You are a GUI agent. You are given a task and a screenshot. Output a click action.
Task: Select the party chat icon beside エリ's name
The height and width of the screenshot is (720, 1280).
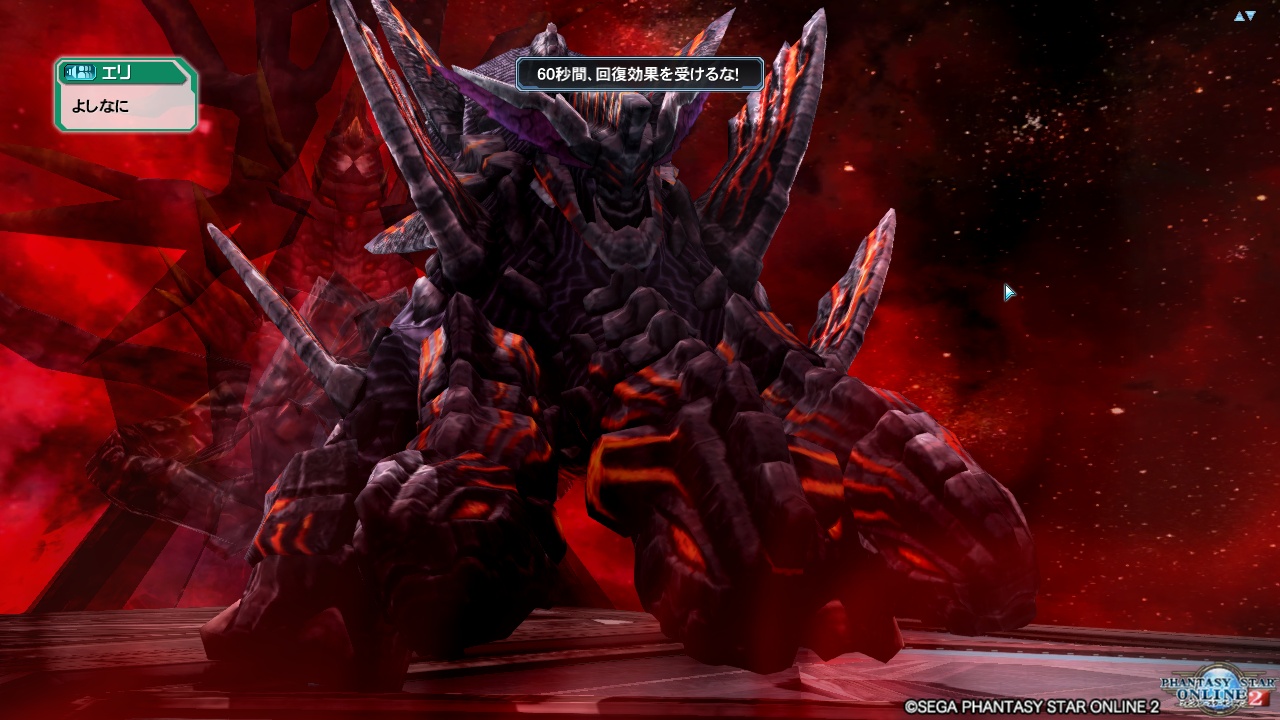click(84, 72)
